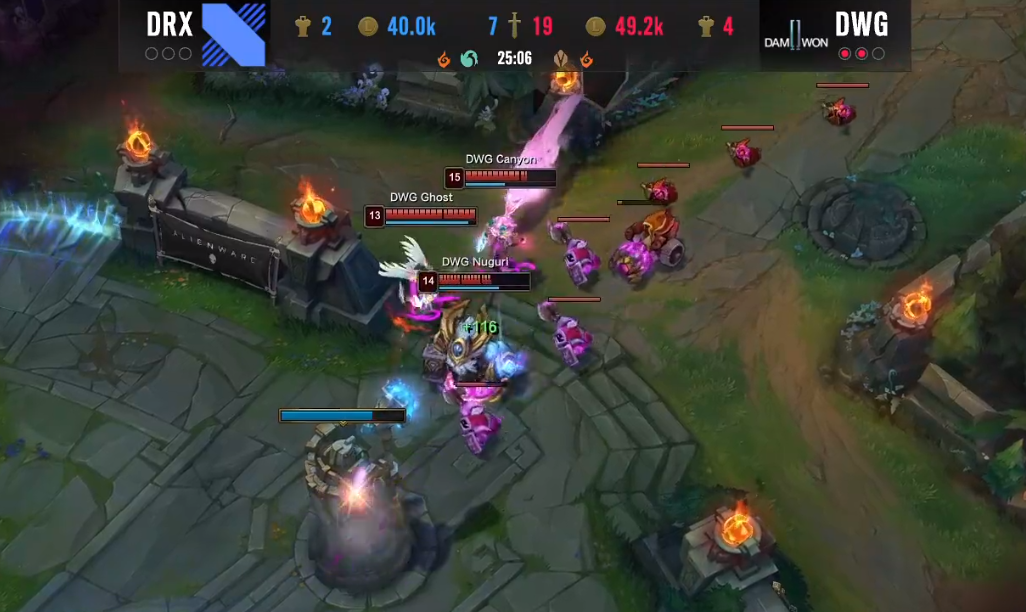1026x612 pixels.
Task: Select the DAMWON team logo
Action: 797,37
